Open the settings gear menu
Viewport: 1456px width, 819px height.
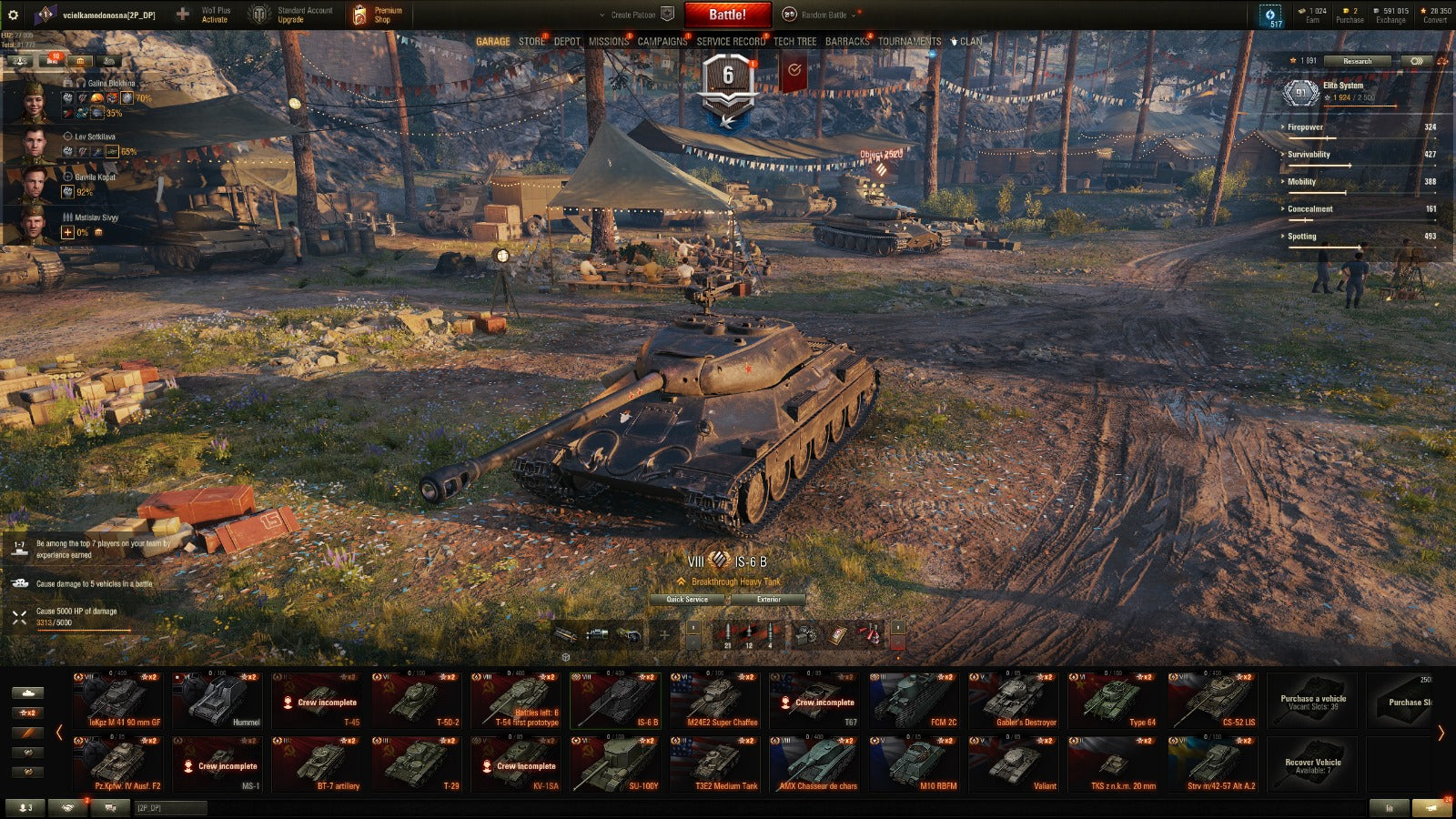point(13,15)
